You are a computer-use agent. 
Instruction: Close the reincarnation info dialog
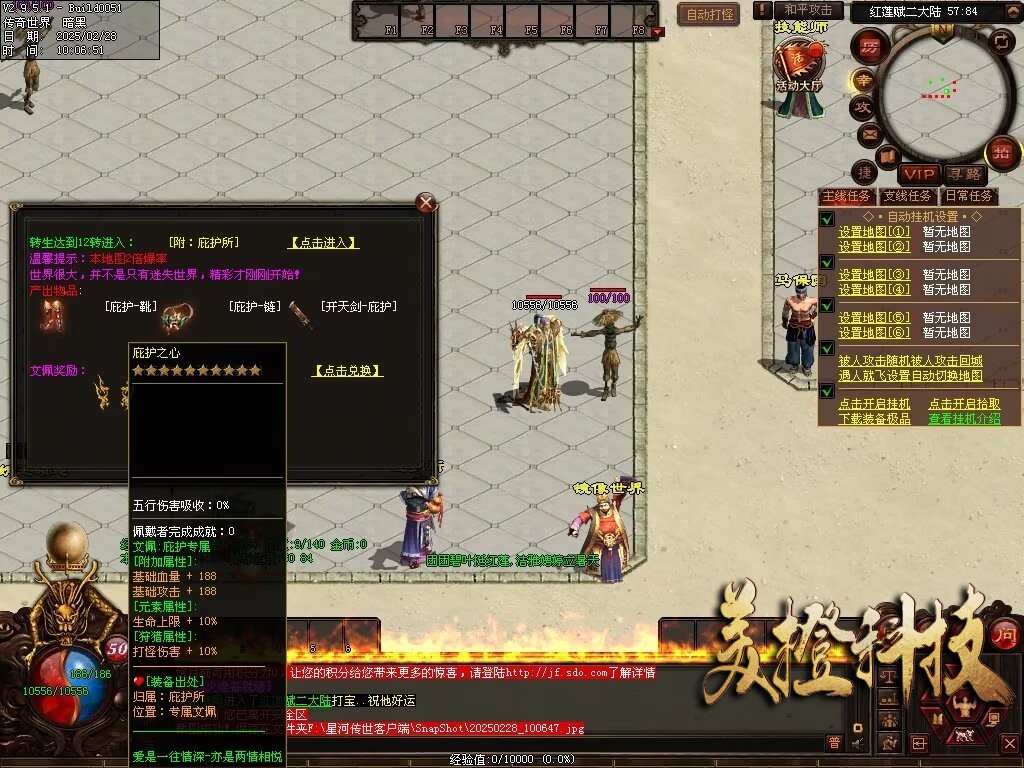(427, 203)
